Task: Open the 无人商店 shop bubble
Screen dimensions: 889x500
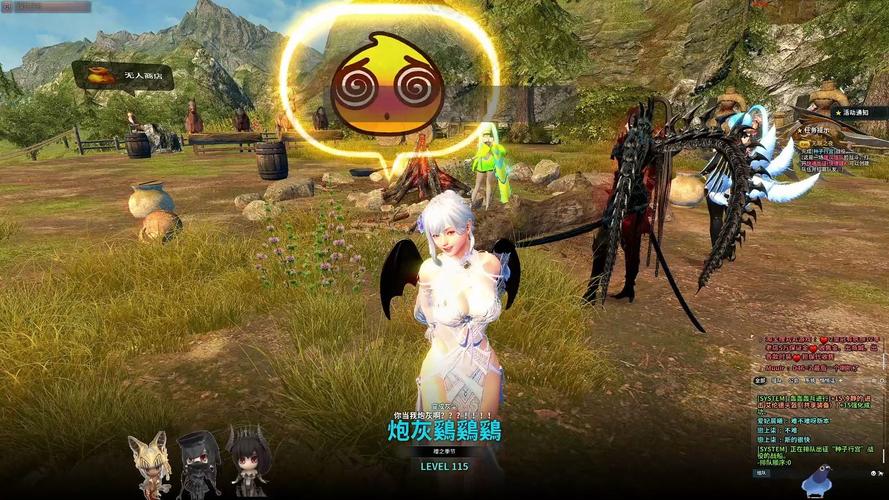Action: point(120,75)
